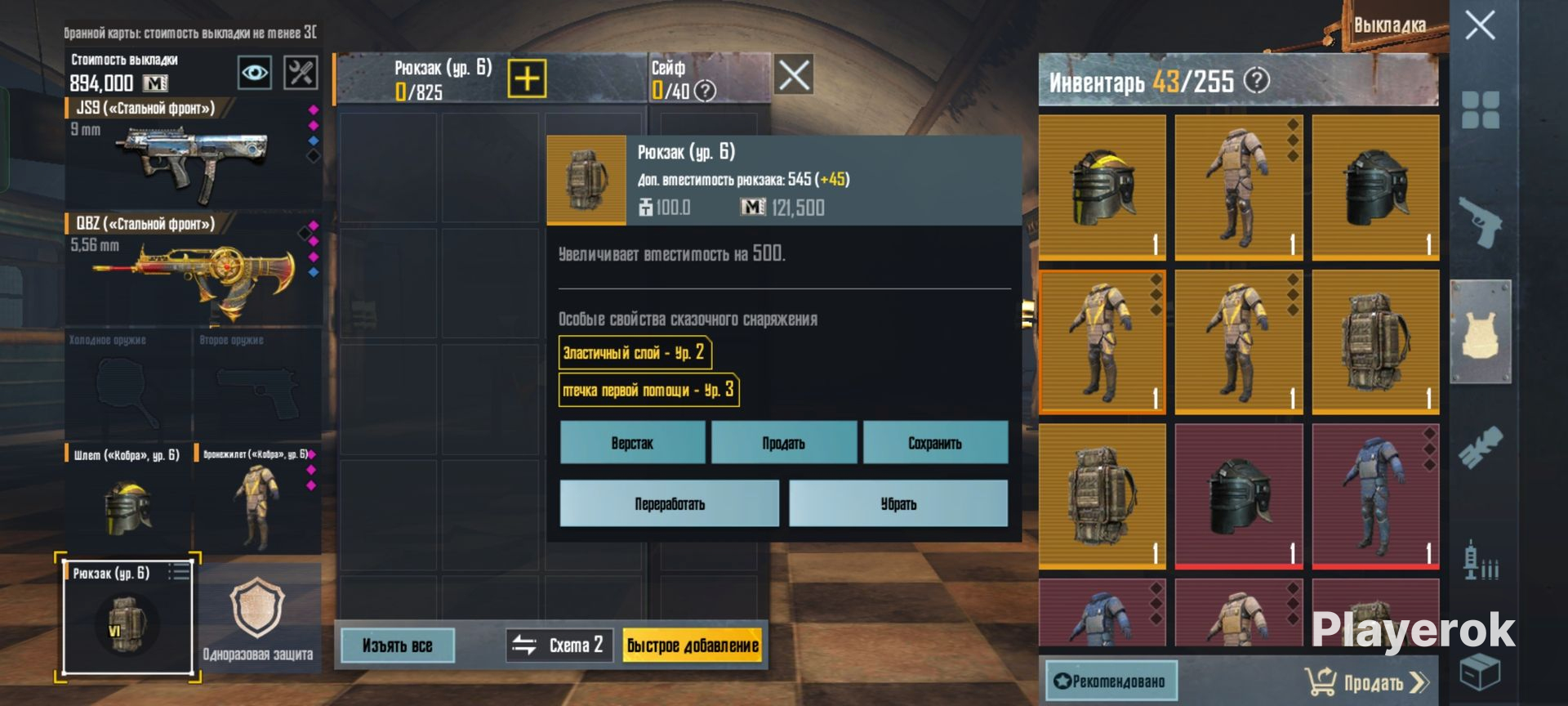Open the Верстак workbench button

coord(632,443)
